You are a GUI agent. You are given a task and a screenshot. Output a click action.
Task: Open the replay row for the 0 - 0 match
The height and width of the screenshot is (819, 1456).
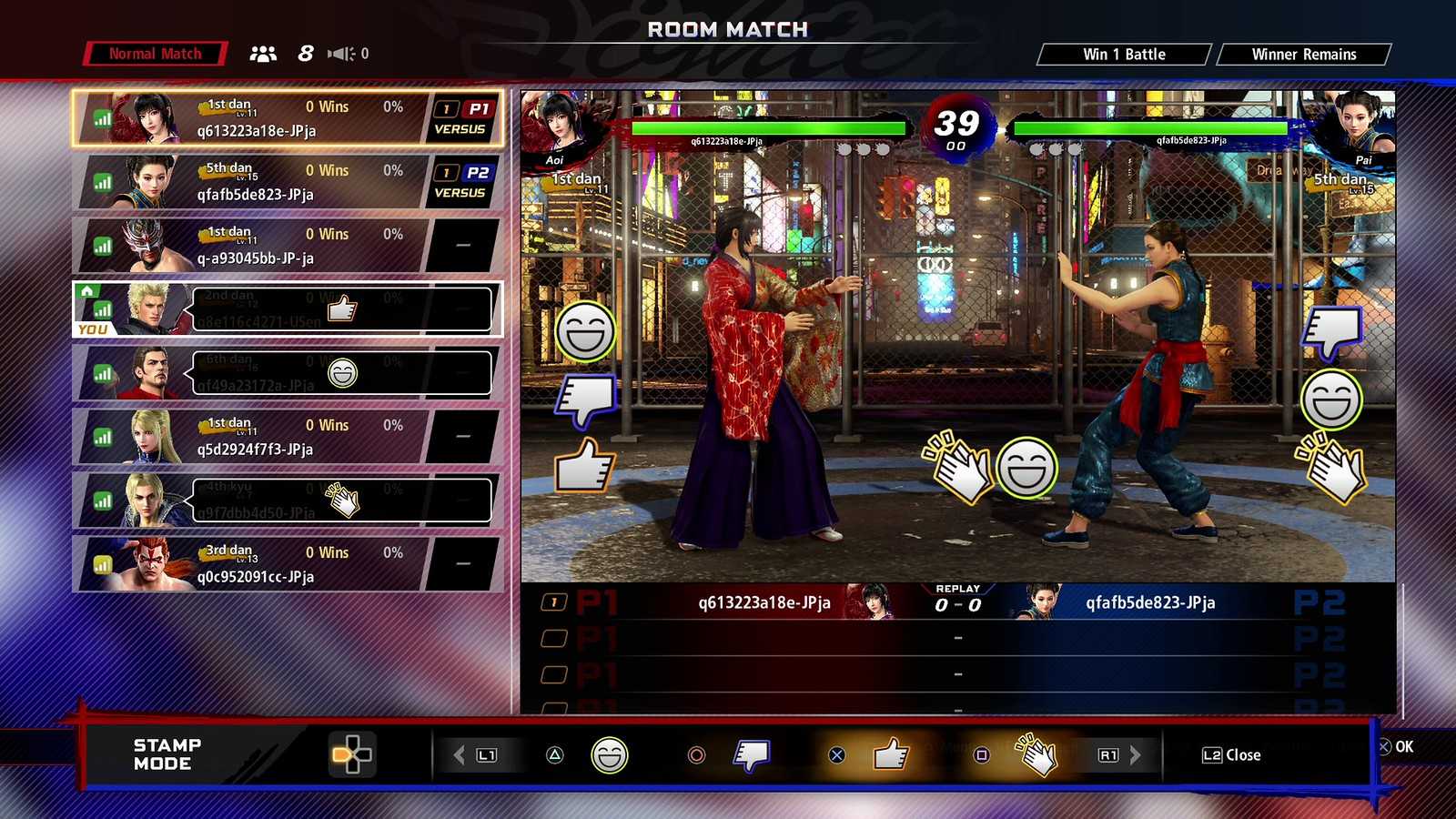pos(957,602)
